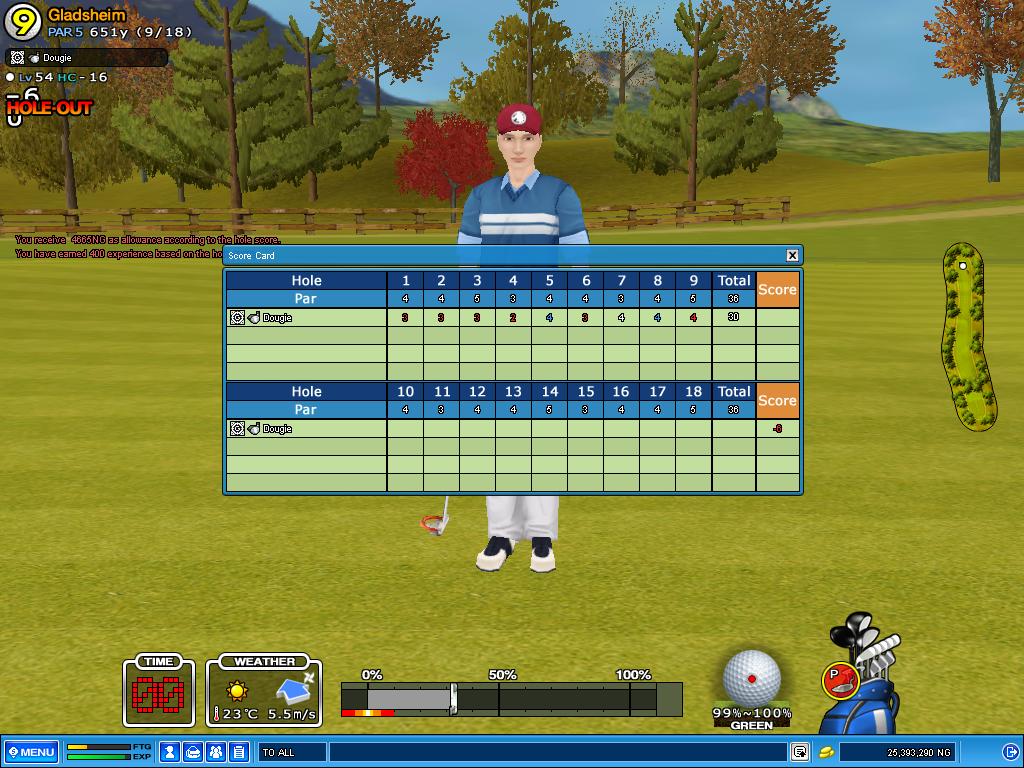Image resolution: width=1024 pixels, height=768 pixels.
Task: Click the exit arrow button
Action: point(1010,752)
